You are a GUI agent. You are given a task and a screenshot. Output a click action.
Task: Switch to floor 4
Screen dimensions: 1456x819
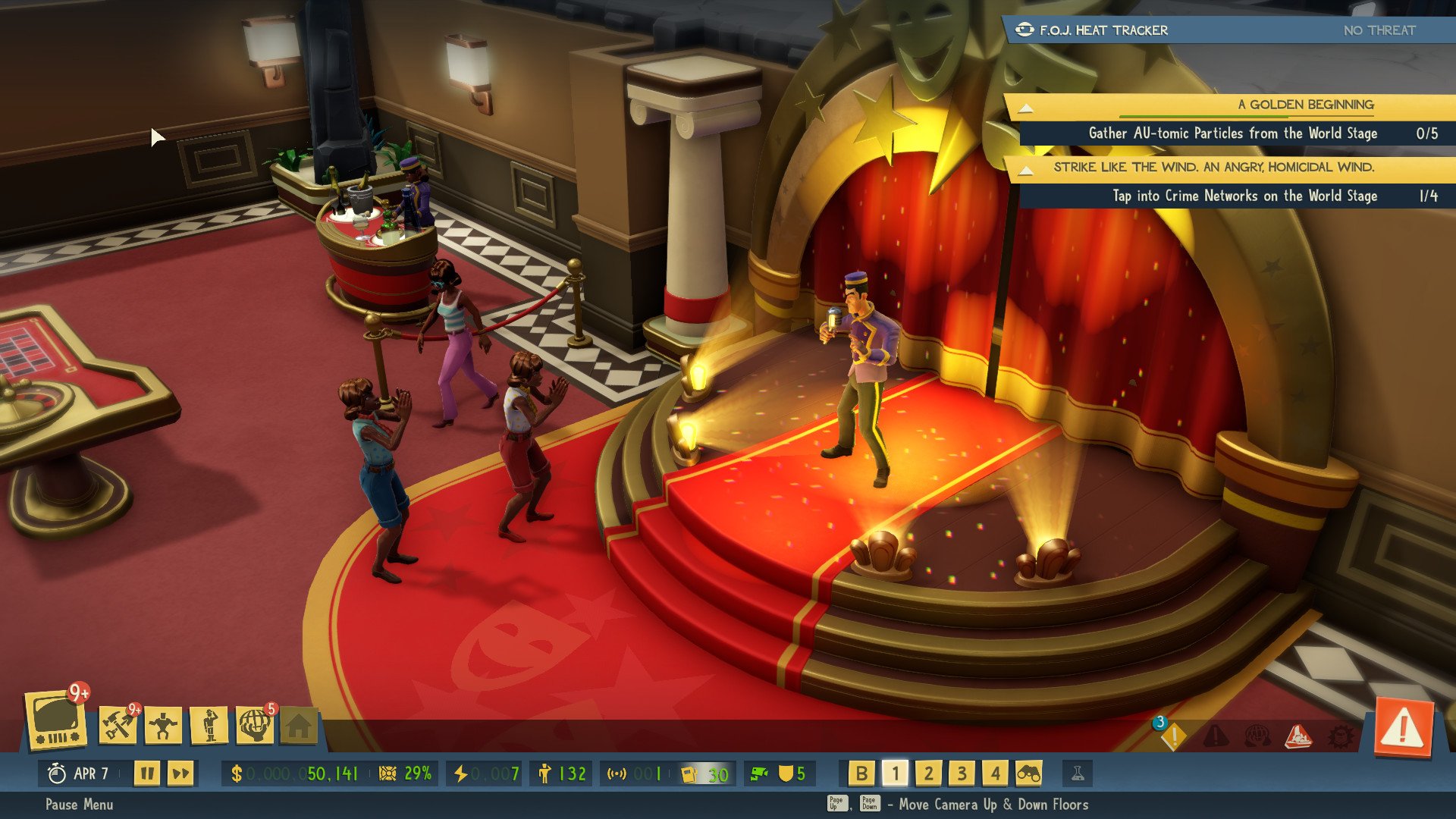pos(995,773)
